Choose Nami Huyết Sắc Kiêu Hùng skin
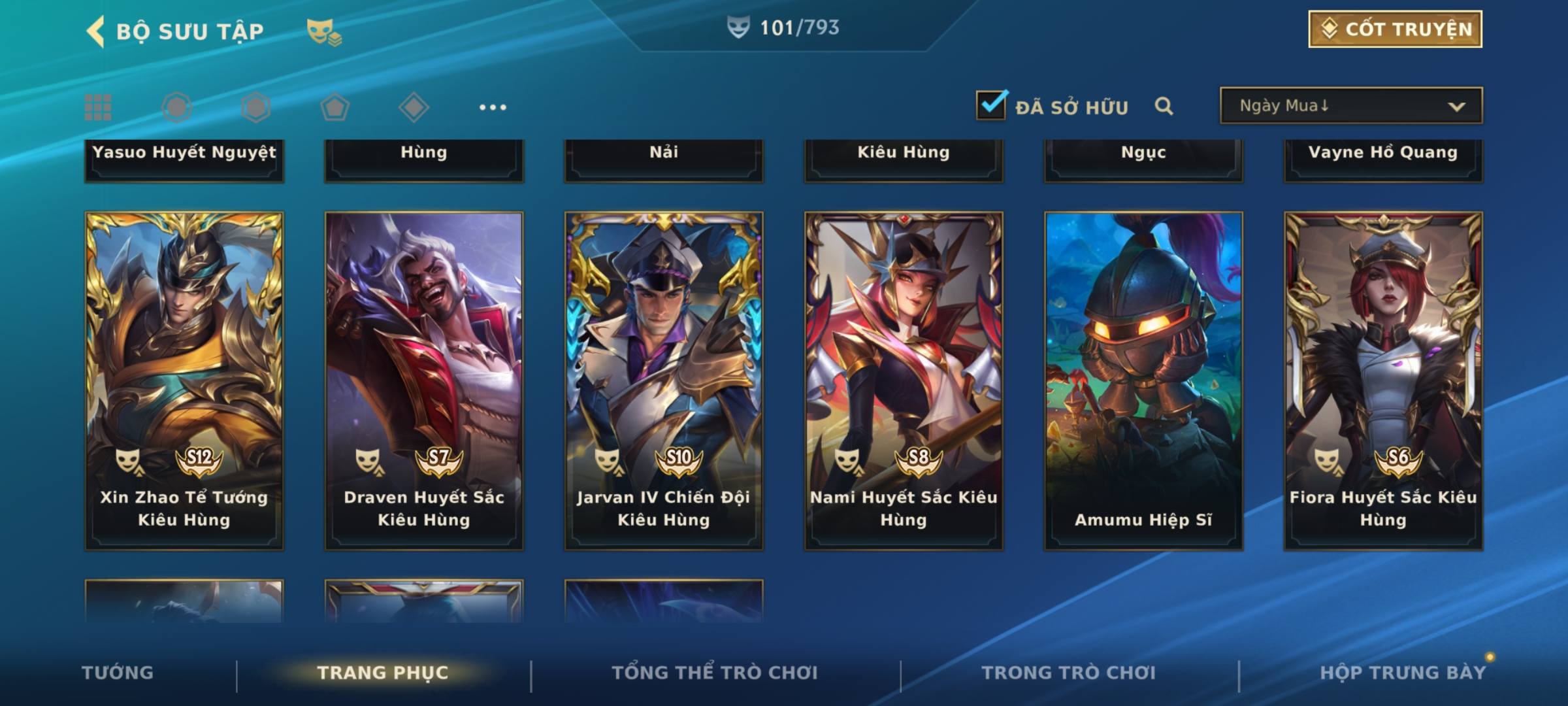The image size is (1568, 706). tap(904, 379)
